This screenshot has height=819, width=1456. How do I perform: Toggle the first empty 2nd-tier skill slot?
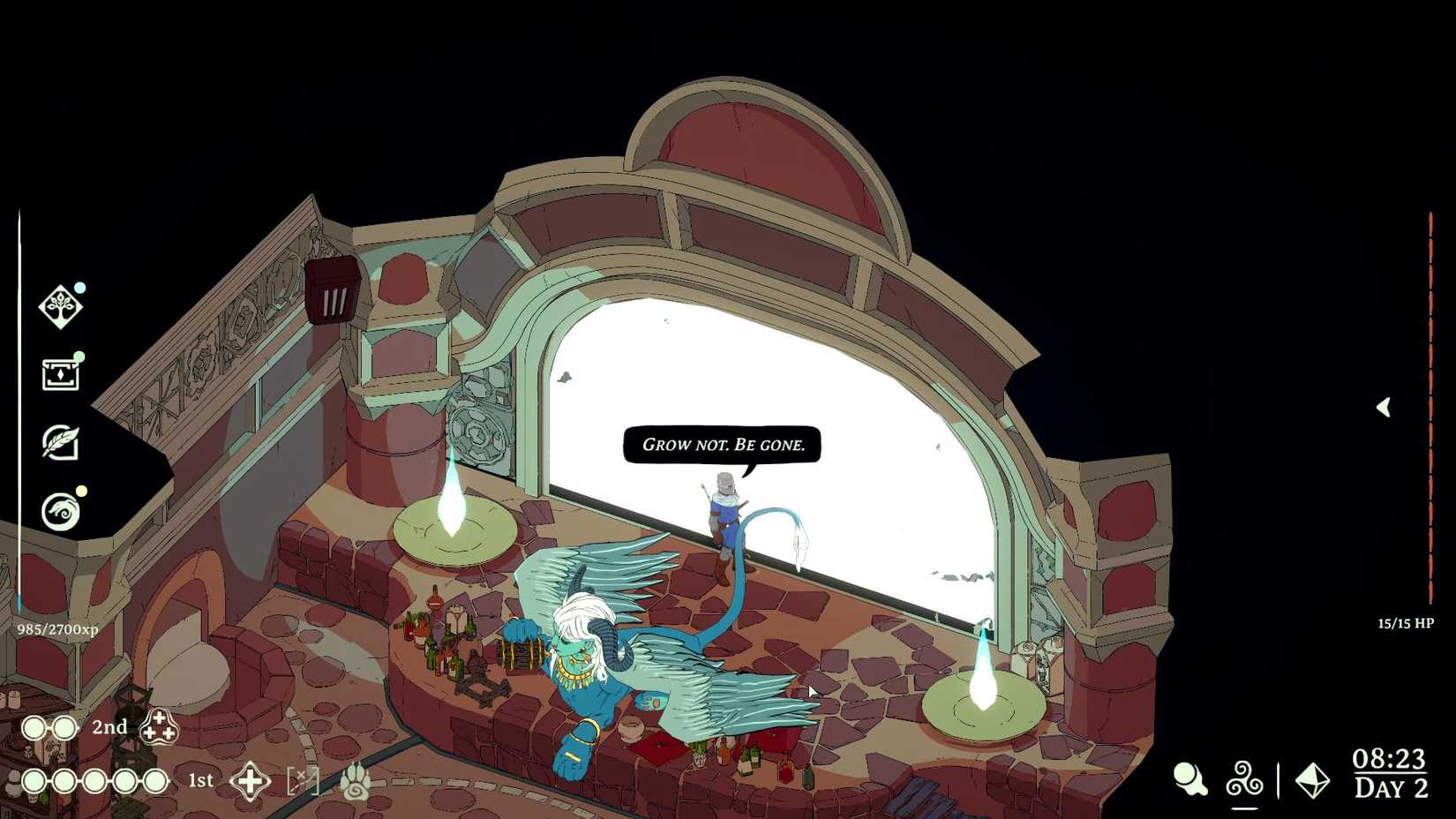pos(34,727)
